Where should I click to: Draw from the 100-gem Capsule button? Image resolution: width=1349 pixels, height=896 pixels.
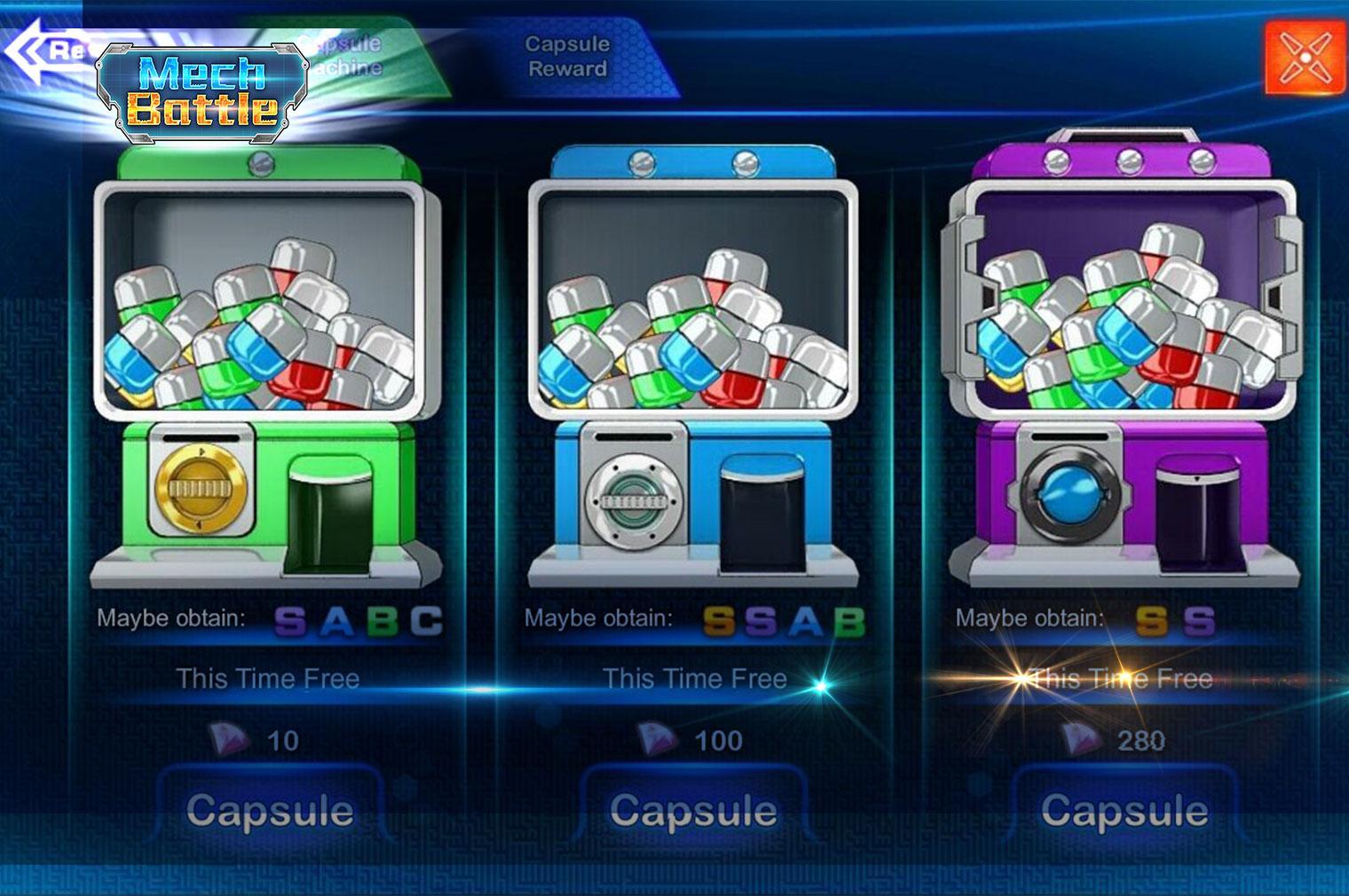[x=694, y=811]
